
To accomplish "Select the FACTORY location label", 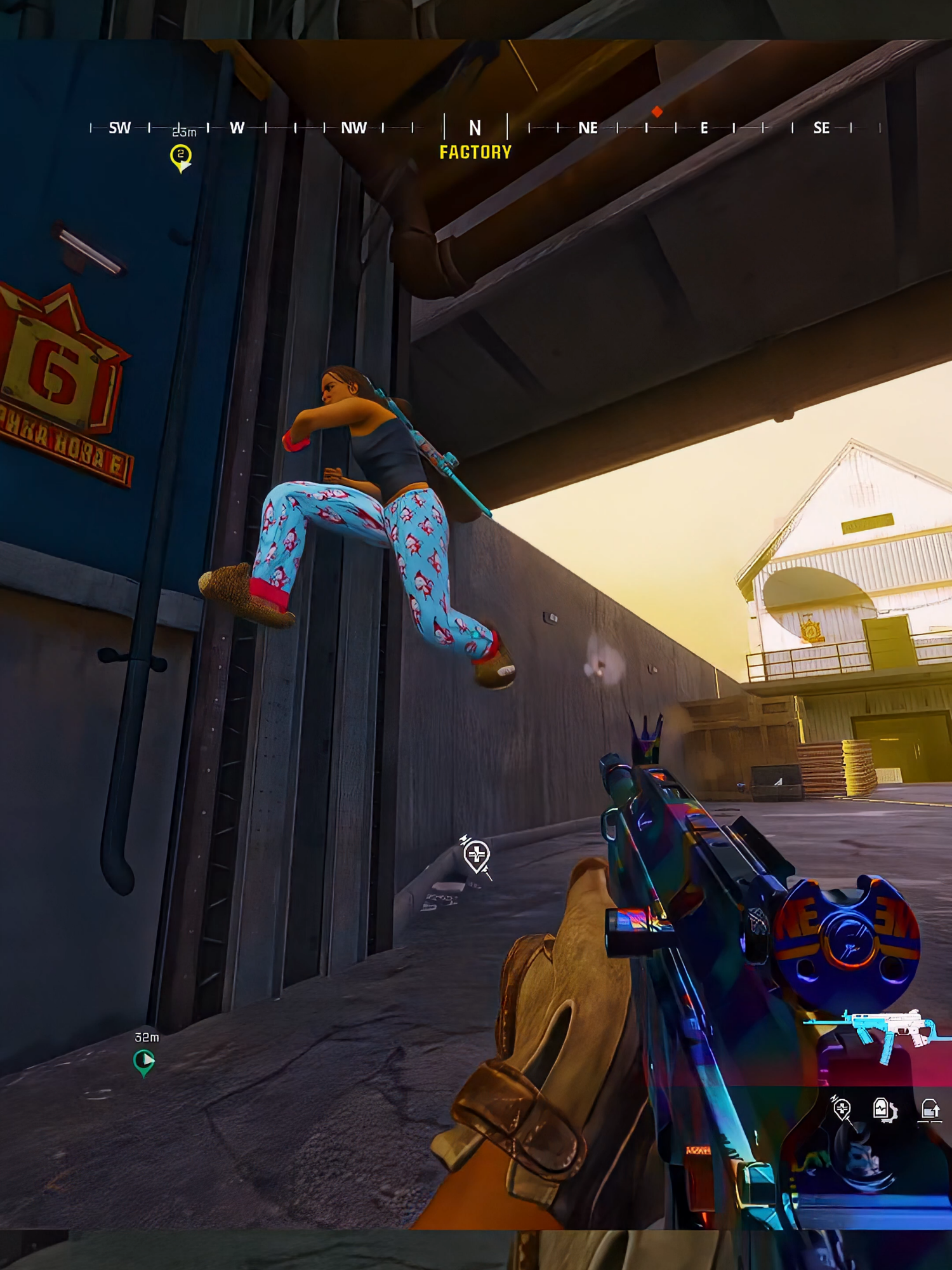I will [x=475, y=152].
